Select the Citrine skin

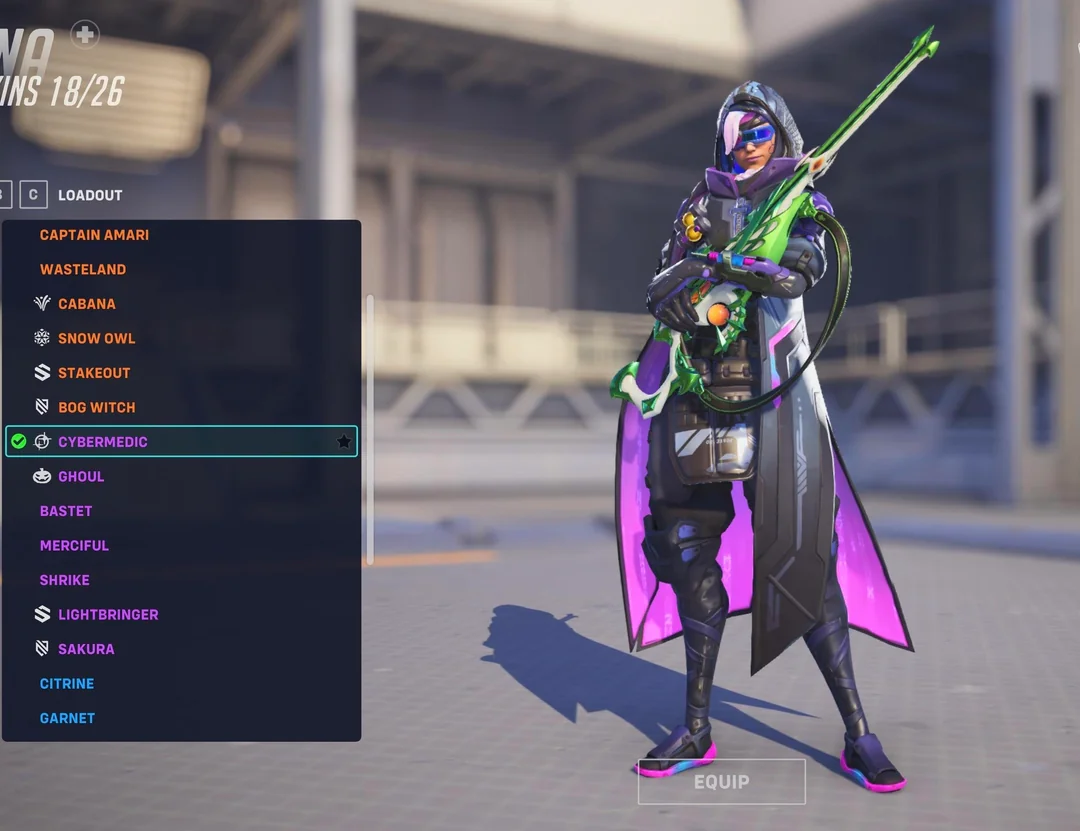click(67, 684)
